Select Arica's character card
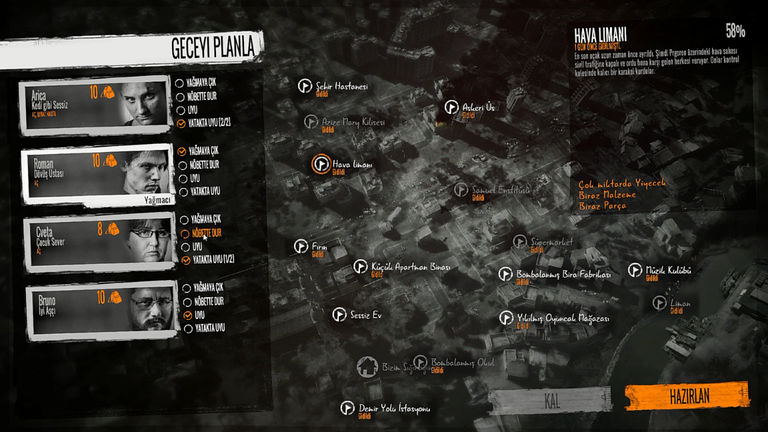Screen dimensions: 768x432 [x=94, y=105]
